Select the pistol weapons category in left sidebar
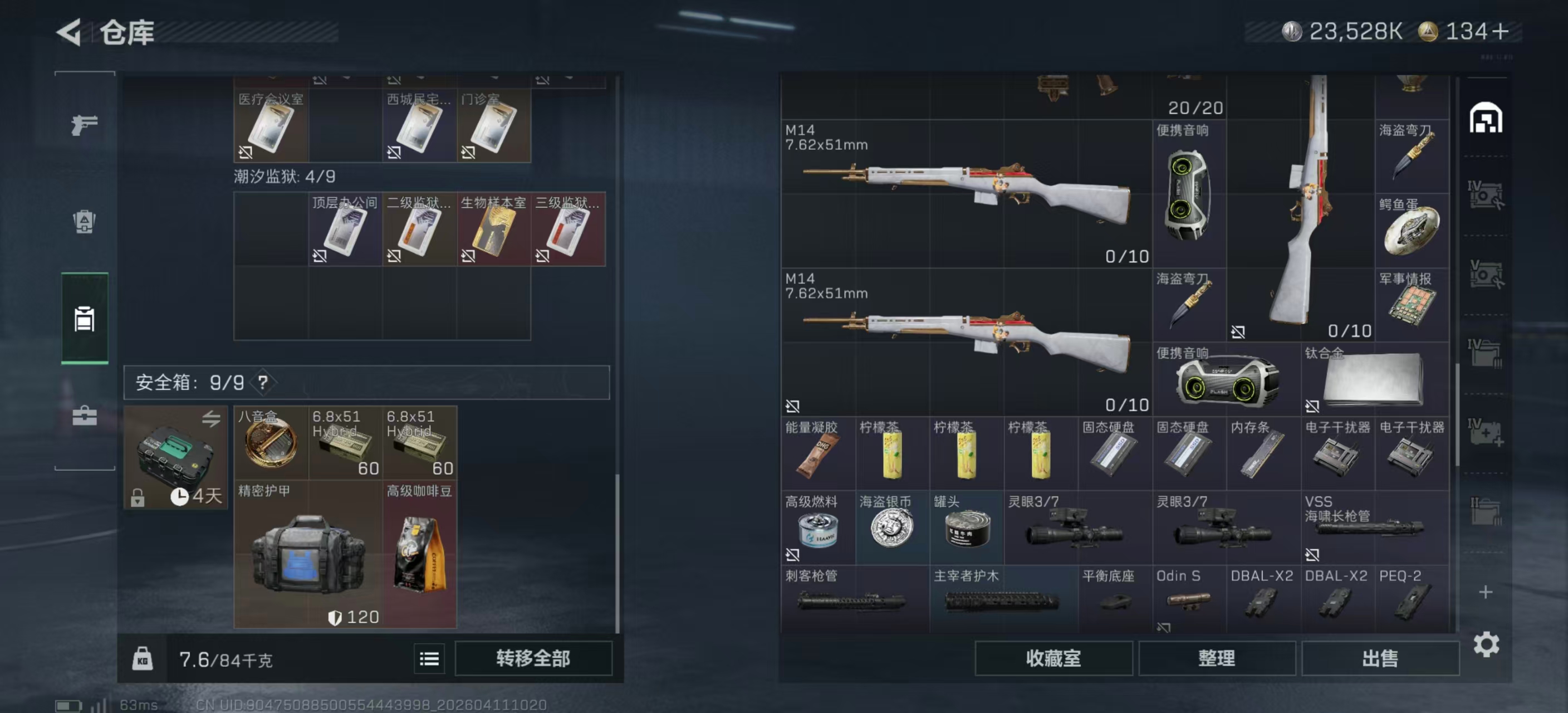 (85, 125)
